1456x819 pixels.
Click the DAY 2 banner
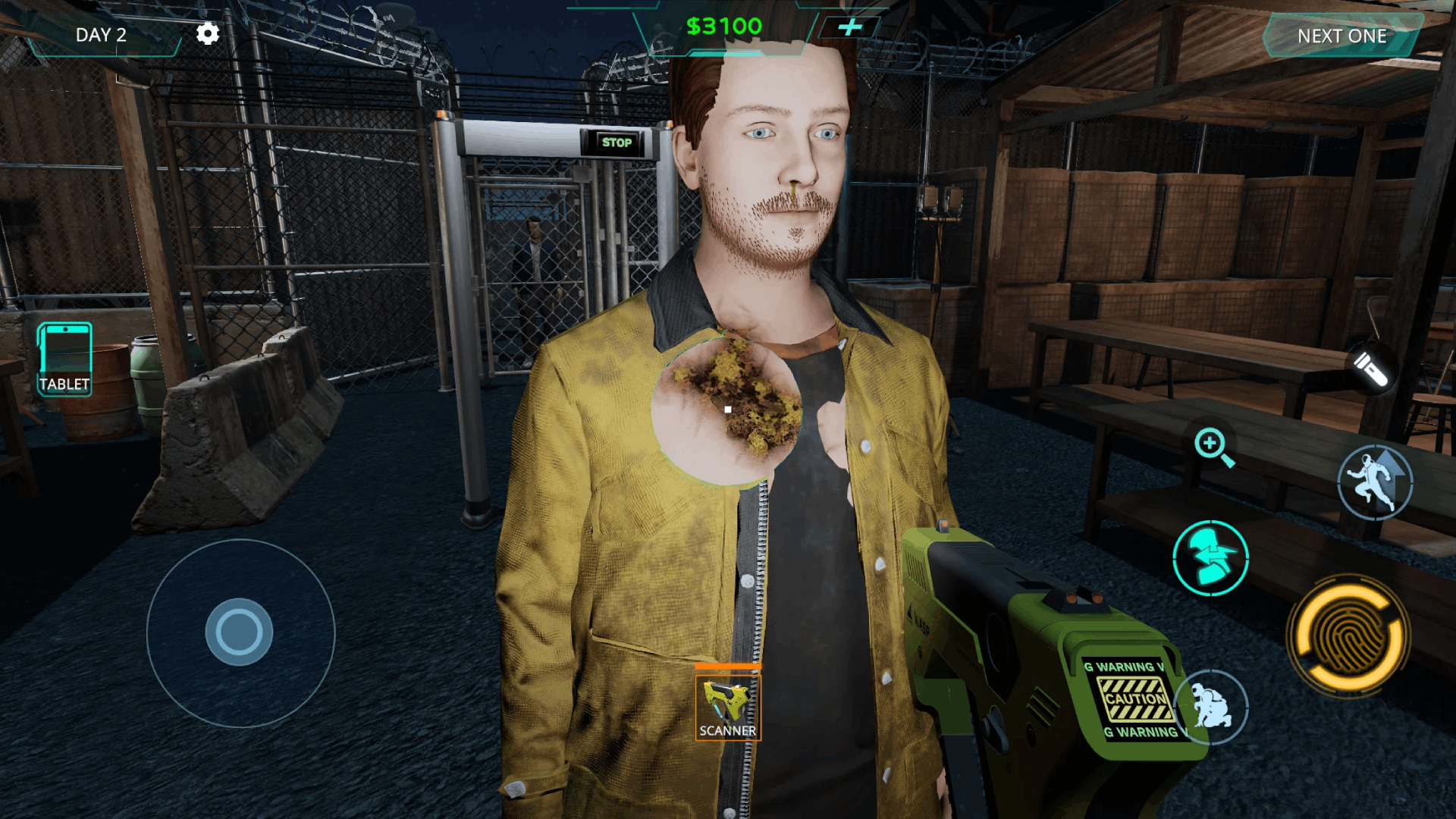pyautogui.click(x=101, y=34)
